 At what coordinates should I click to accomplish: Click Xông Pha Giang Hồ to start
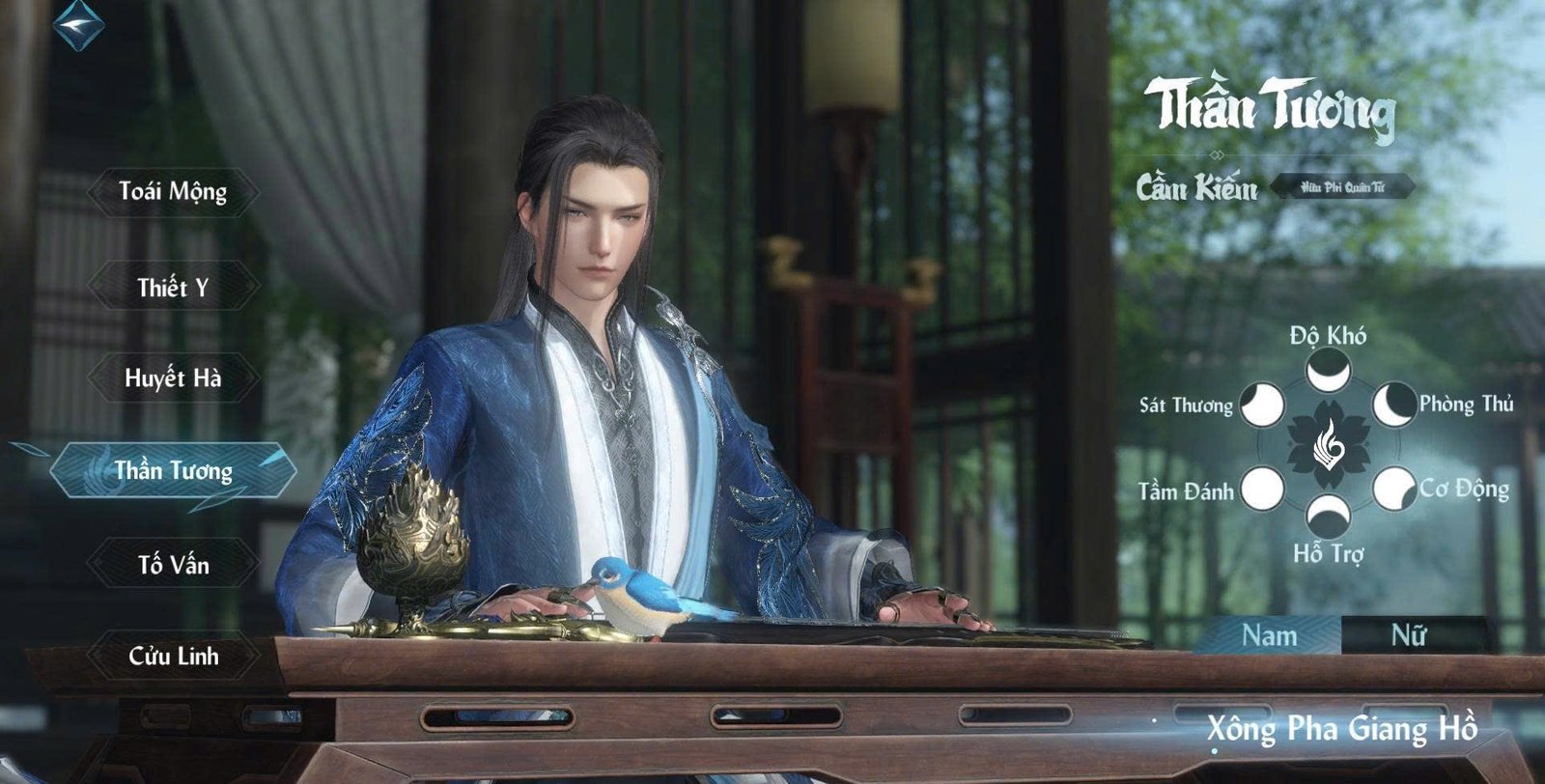1341,728
